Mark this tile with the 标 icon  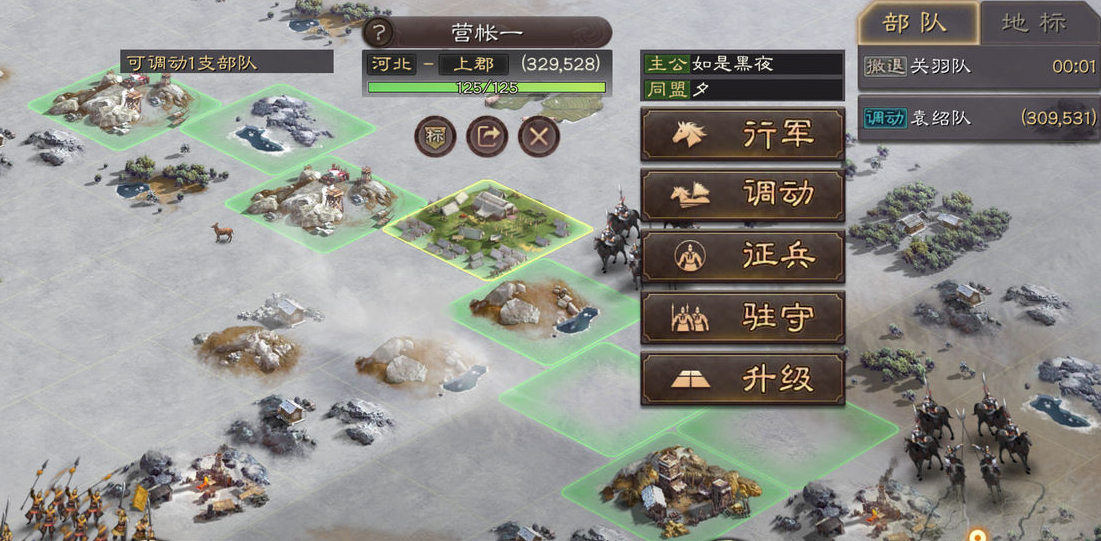435,136
